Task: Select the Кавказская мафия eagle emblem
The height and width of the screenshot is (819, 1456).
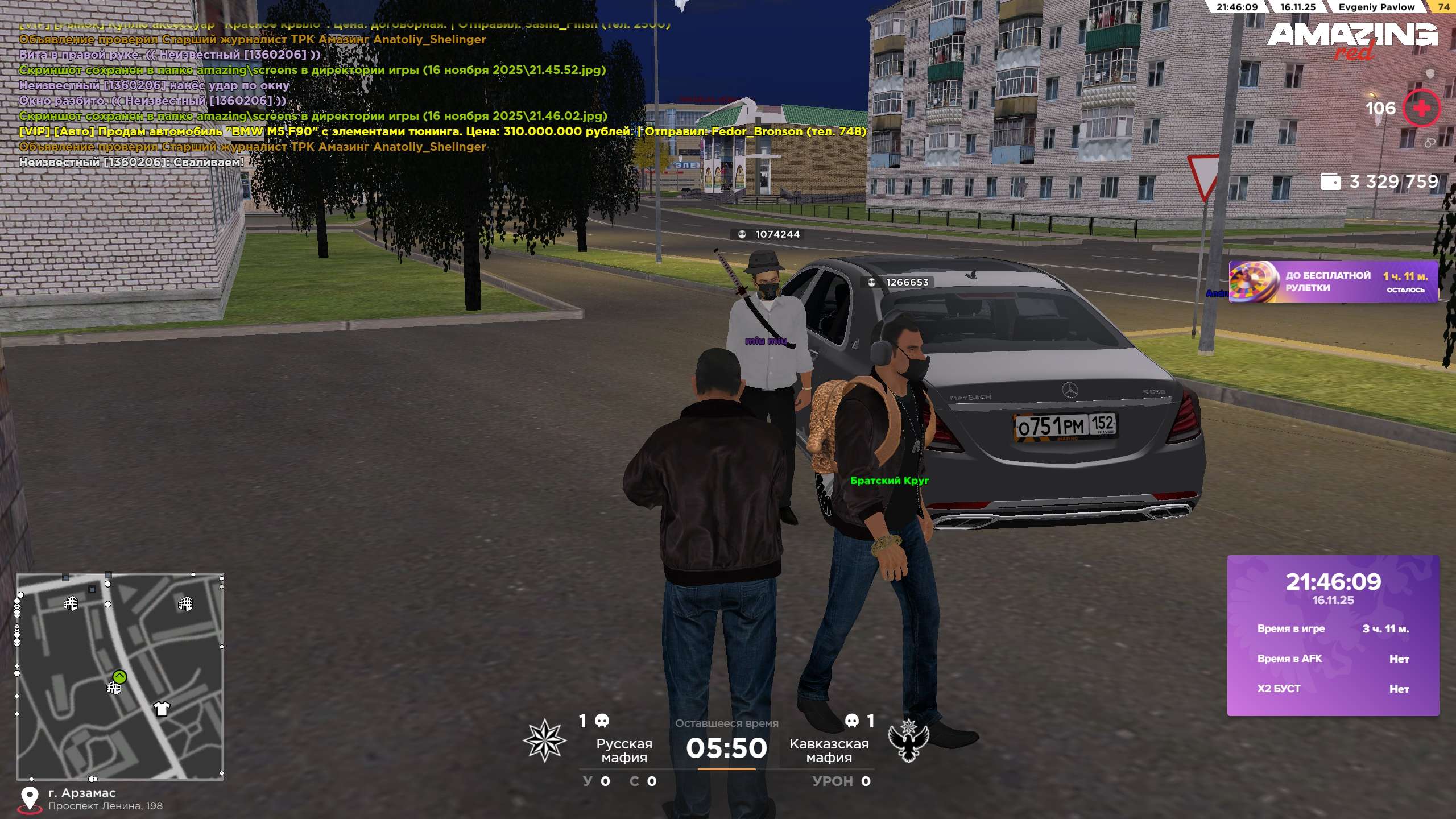Action: 908,740
